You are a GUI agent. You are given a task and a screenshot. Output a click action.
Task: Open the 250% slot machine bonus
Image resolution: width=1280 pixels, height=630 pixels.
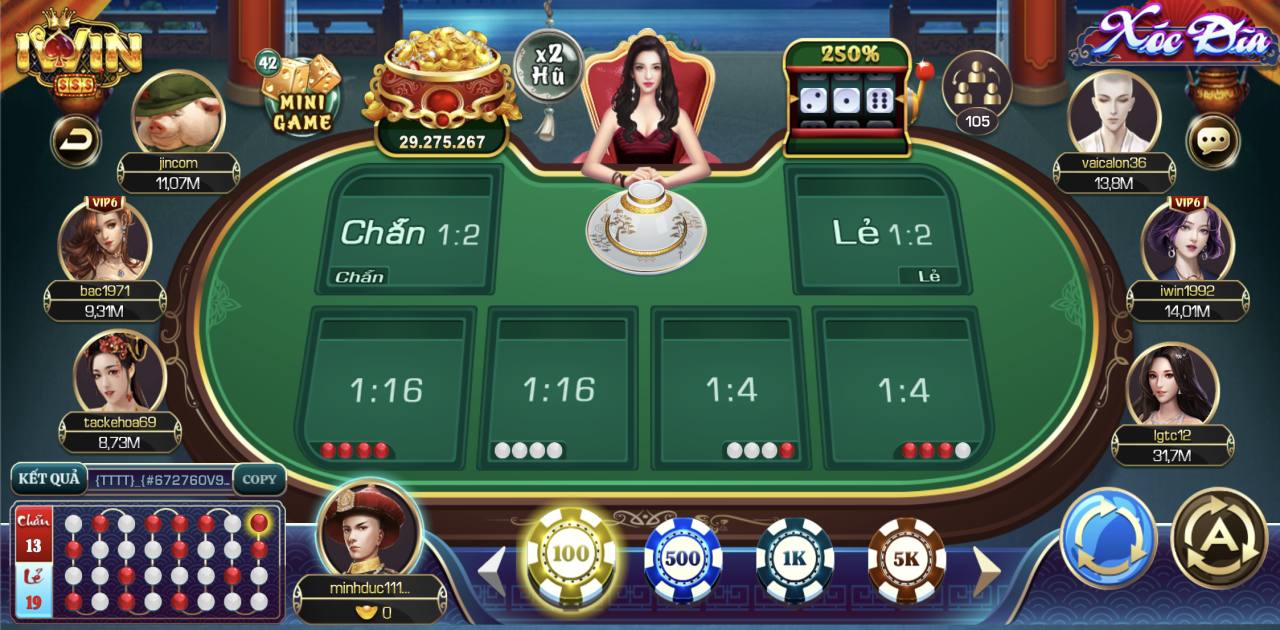847,98
